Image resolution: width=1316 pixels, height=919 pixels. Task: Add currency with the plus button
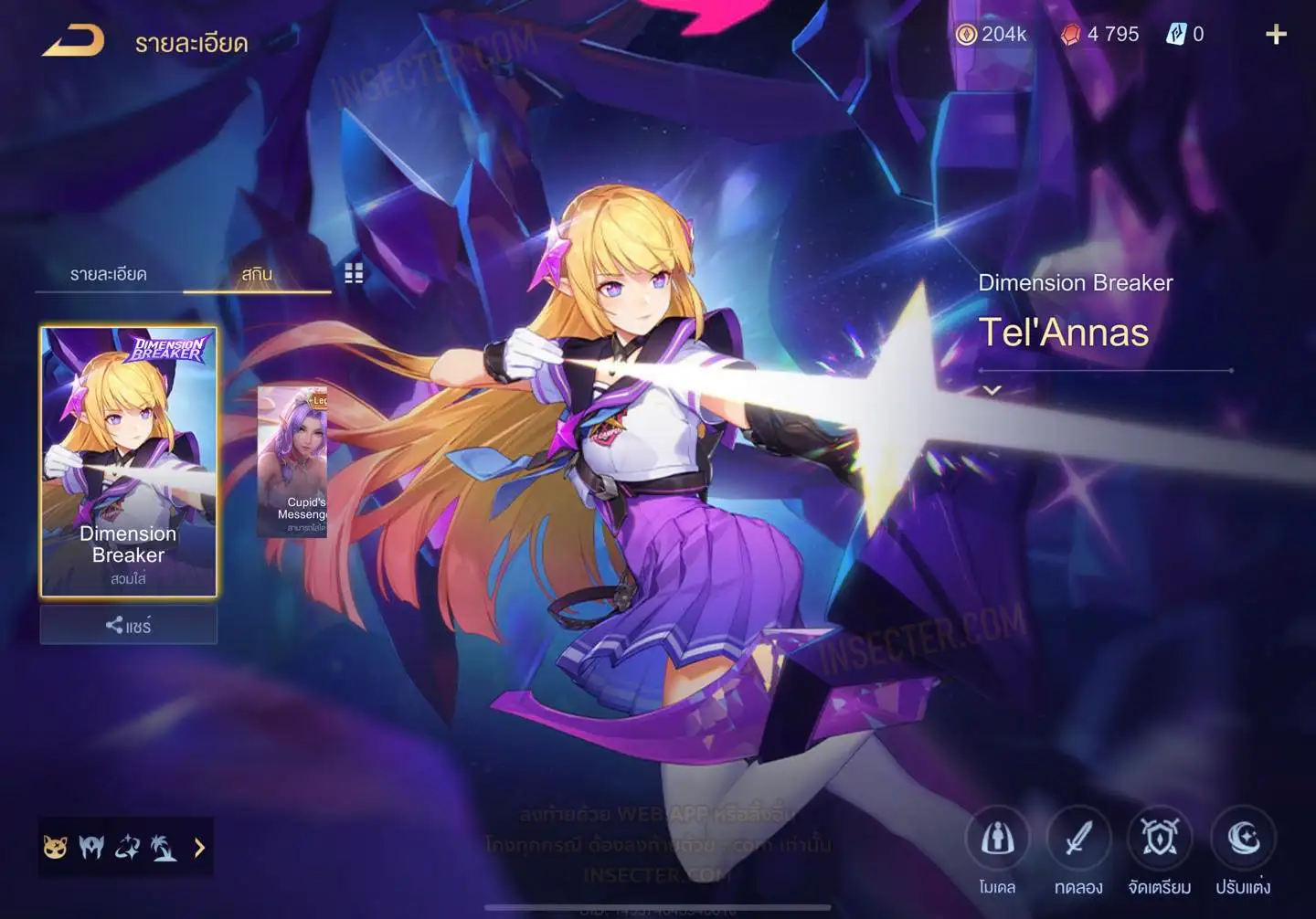click(x=1276, y=35)
